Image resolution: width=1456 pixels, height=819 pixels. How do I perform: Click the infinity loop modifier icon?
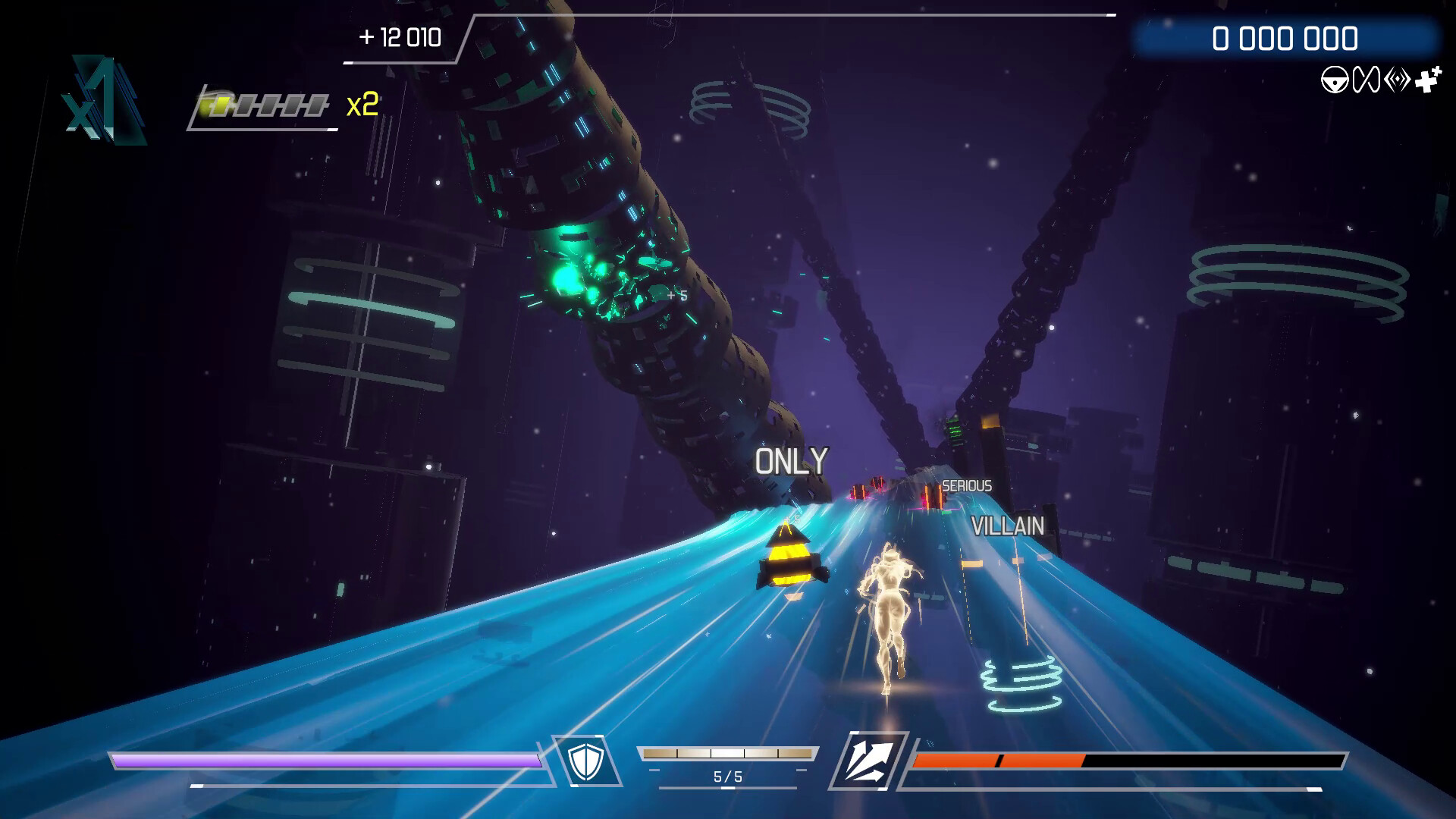click(x=1366, y=78)
